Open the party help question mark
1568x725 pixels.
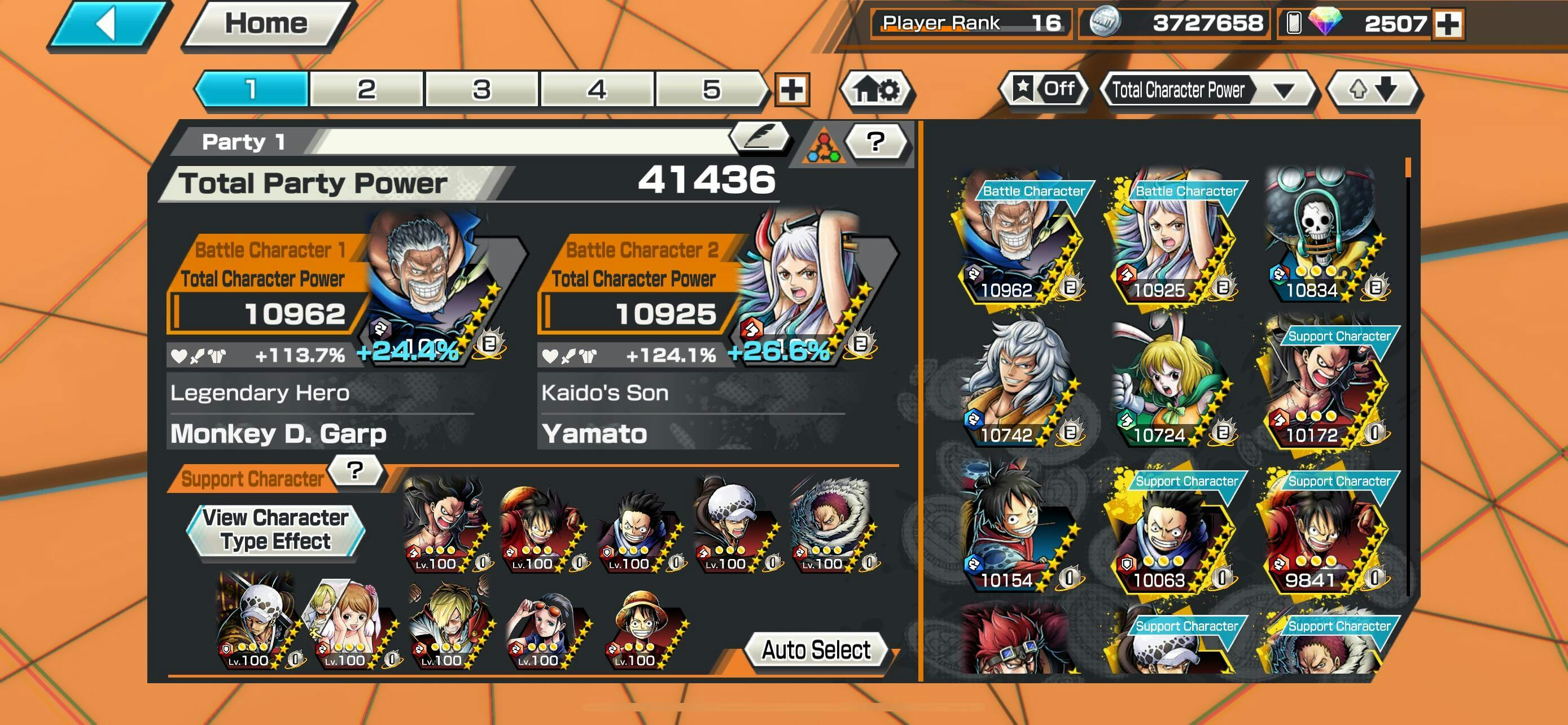pyautogui.click(x=876, y=141)
